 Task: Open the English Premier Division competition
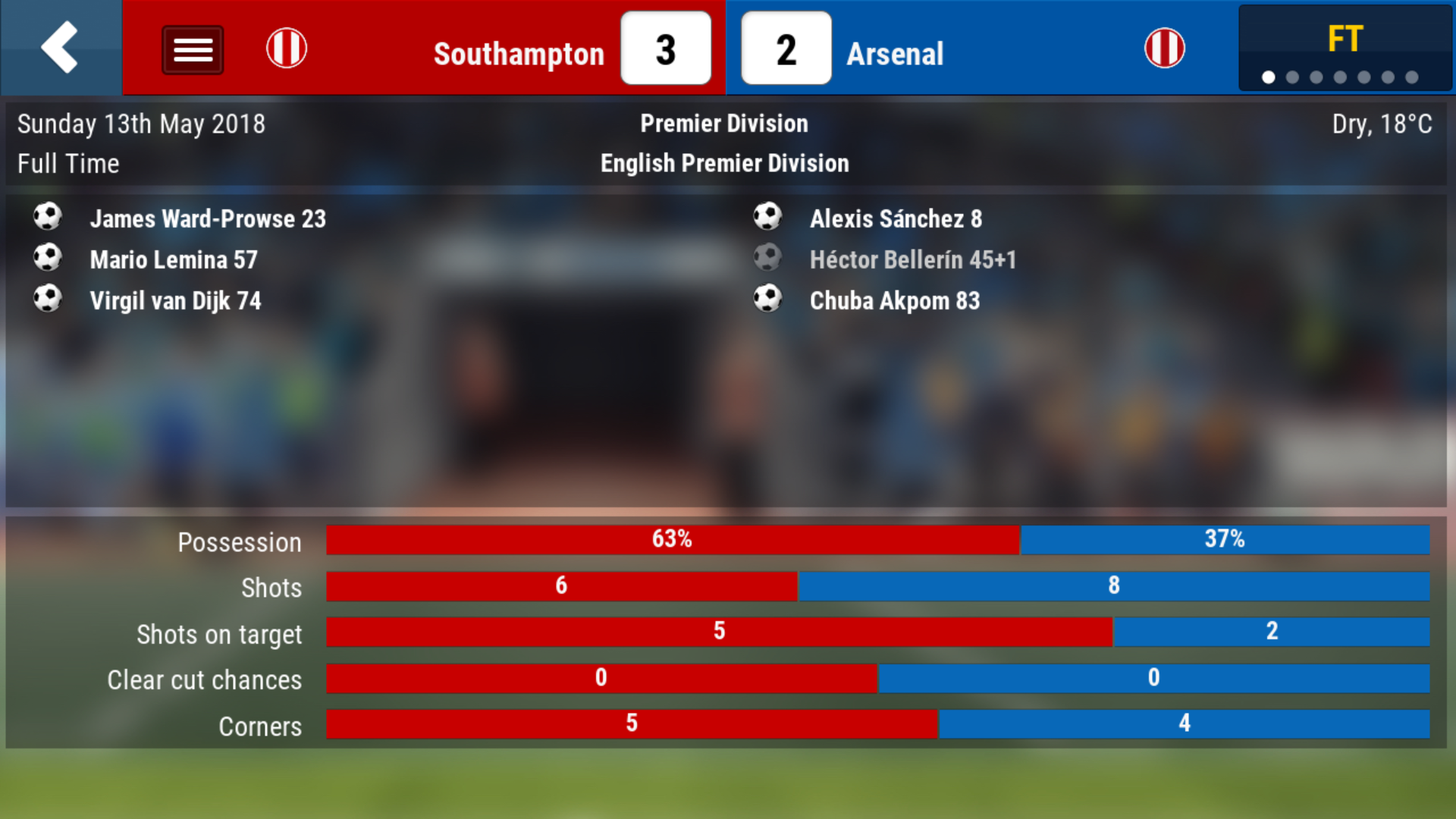pyautogui.click(x=724, y=163)
